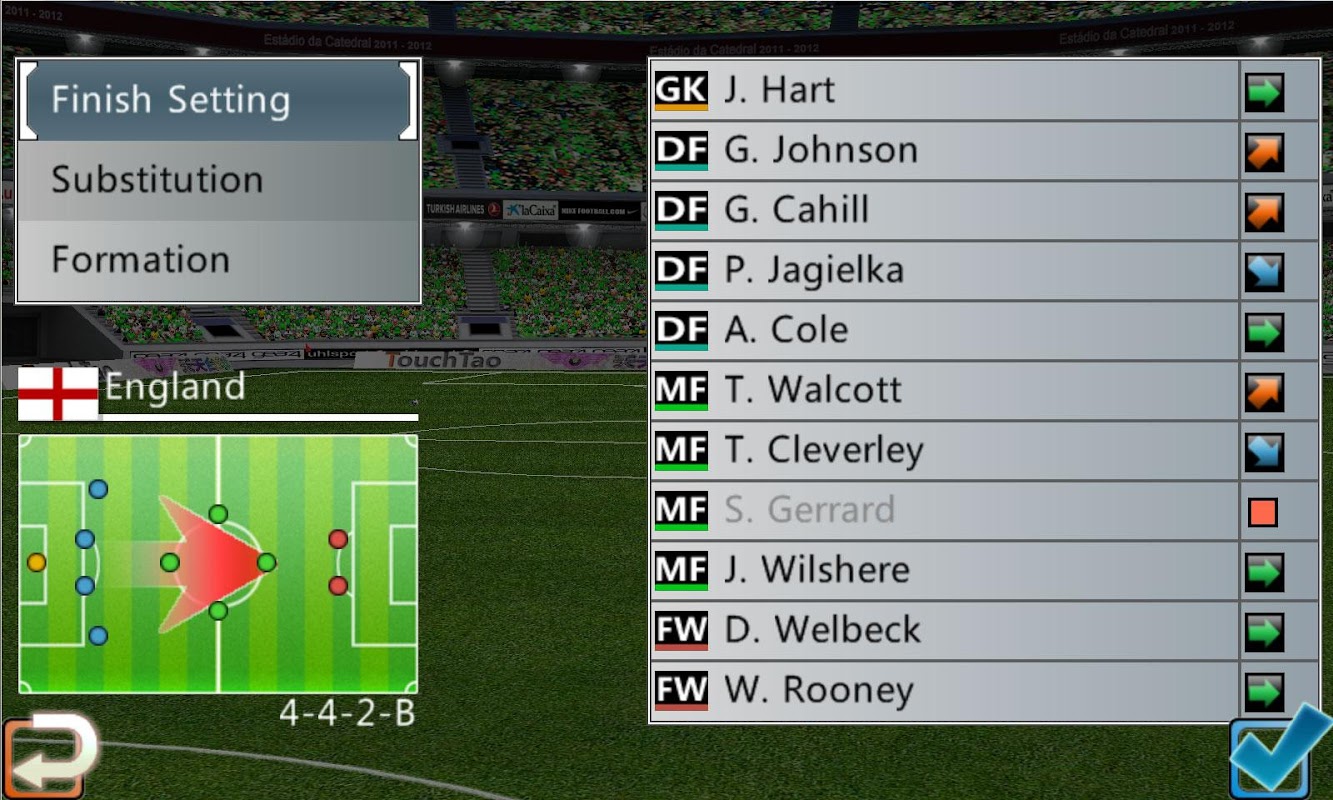Choose the Formation option
The image size is (1333, 800).
point(218,260)
